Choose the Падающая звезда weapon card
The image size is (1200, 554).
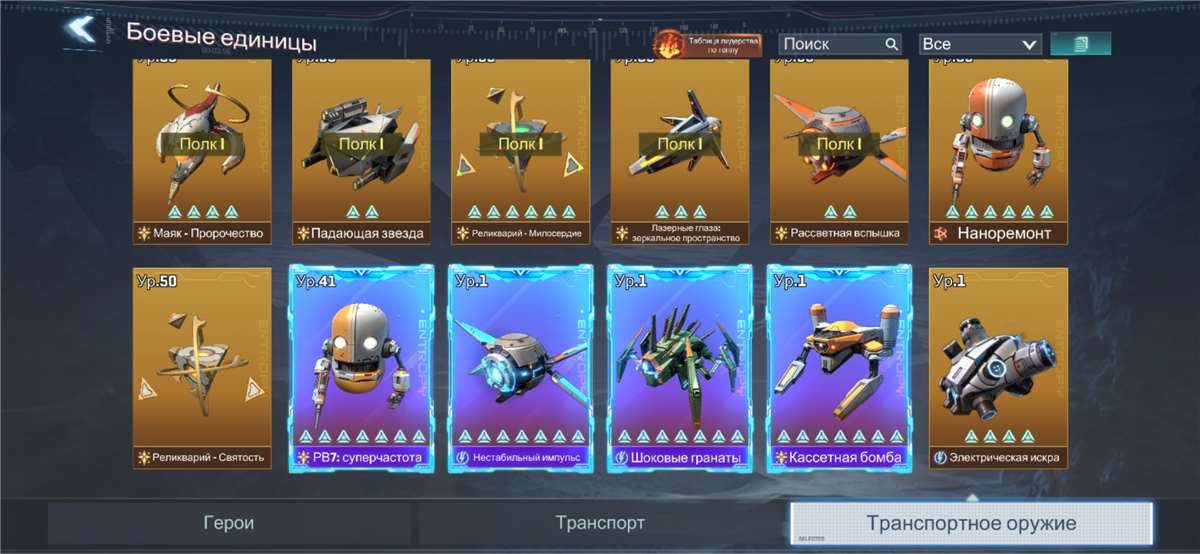click(x=361, y=150)
